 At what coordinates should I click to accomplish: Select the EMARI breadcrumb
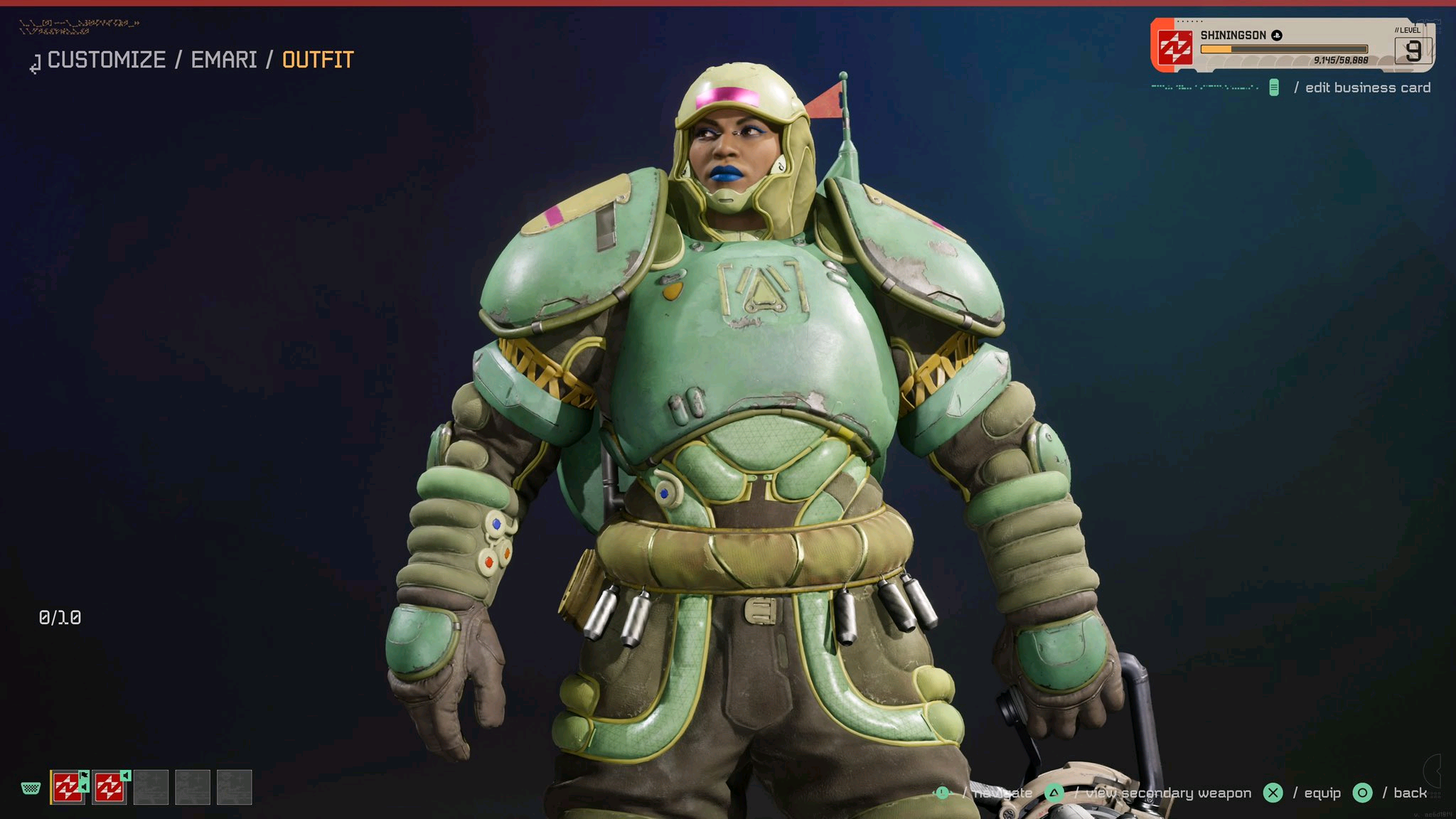[224, 60]
